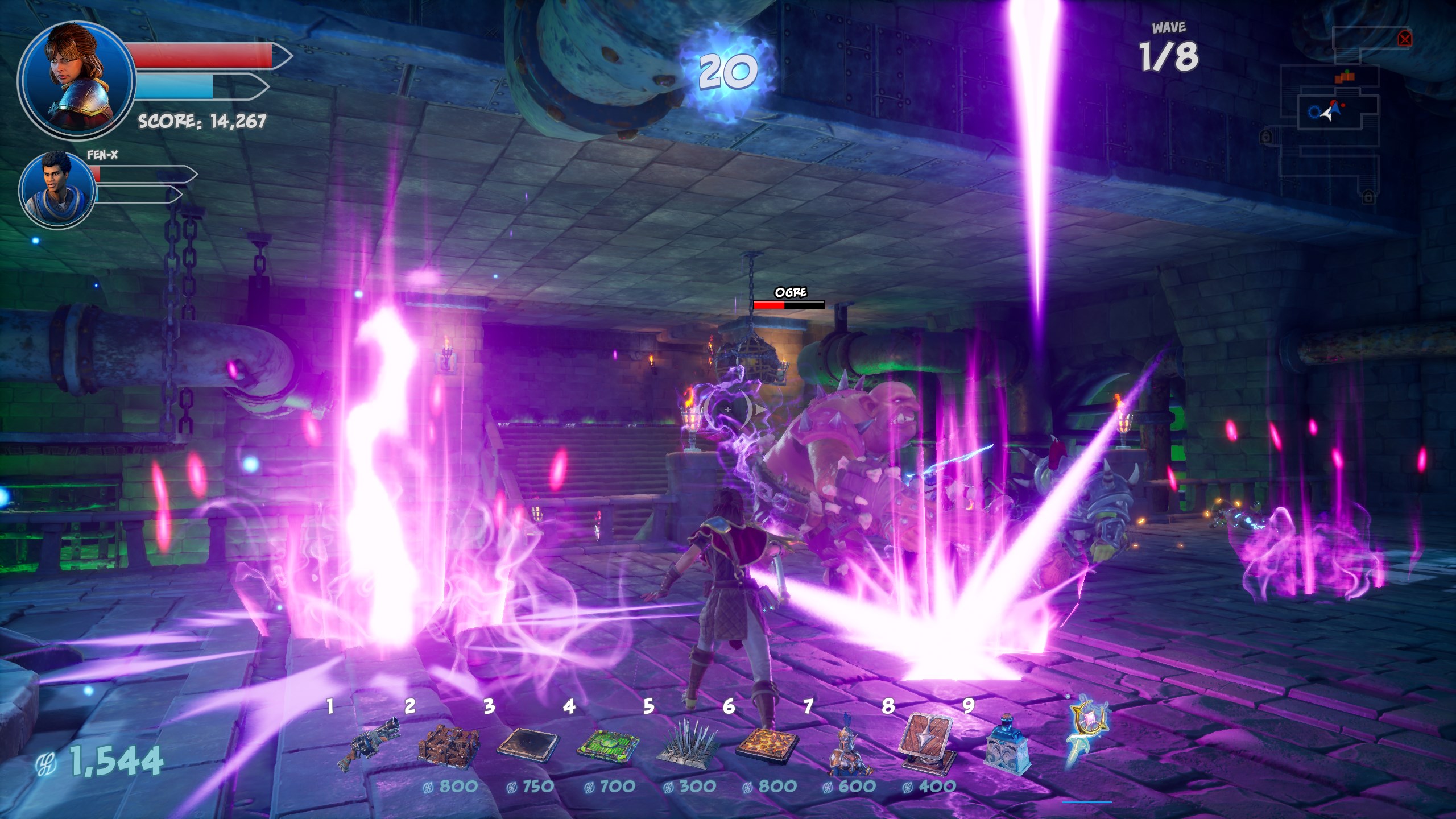Select the dark tar pit trap
Image resolution: width=1456 pixels, height=819 pixels.
(x=528, y=744)
